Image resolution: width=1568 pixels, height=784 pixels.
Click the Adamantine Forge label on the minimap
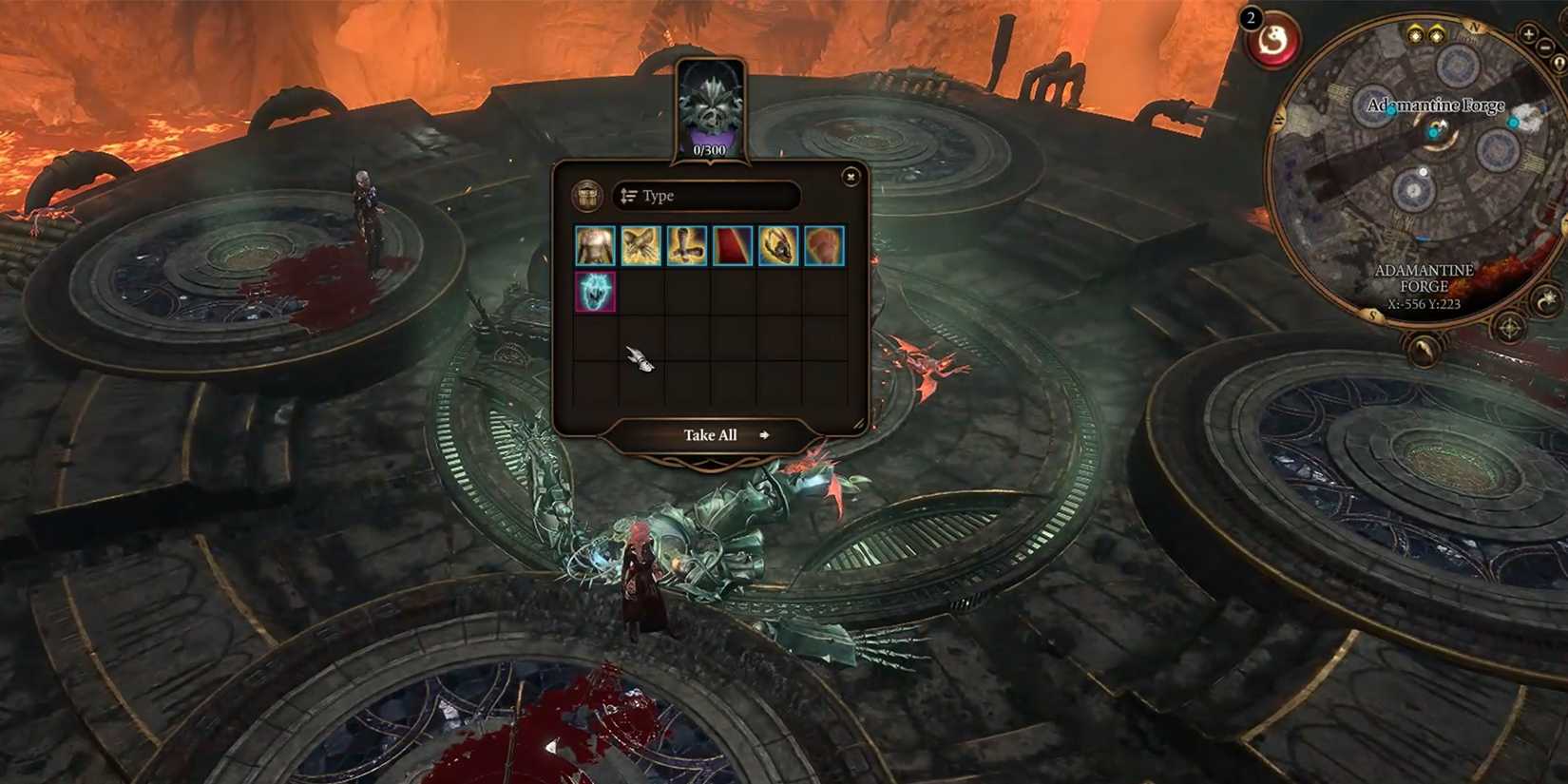(x=1436, y=105)
